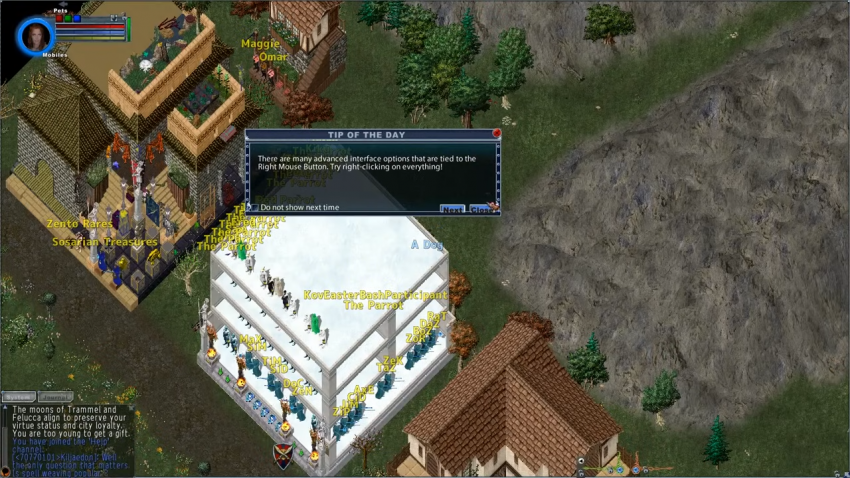Open the Journal chat tab

[54, 396]
